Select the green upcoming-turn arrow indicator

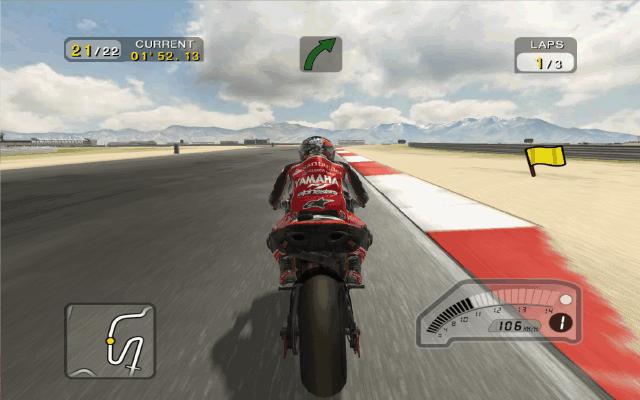click(321, 54)
